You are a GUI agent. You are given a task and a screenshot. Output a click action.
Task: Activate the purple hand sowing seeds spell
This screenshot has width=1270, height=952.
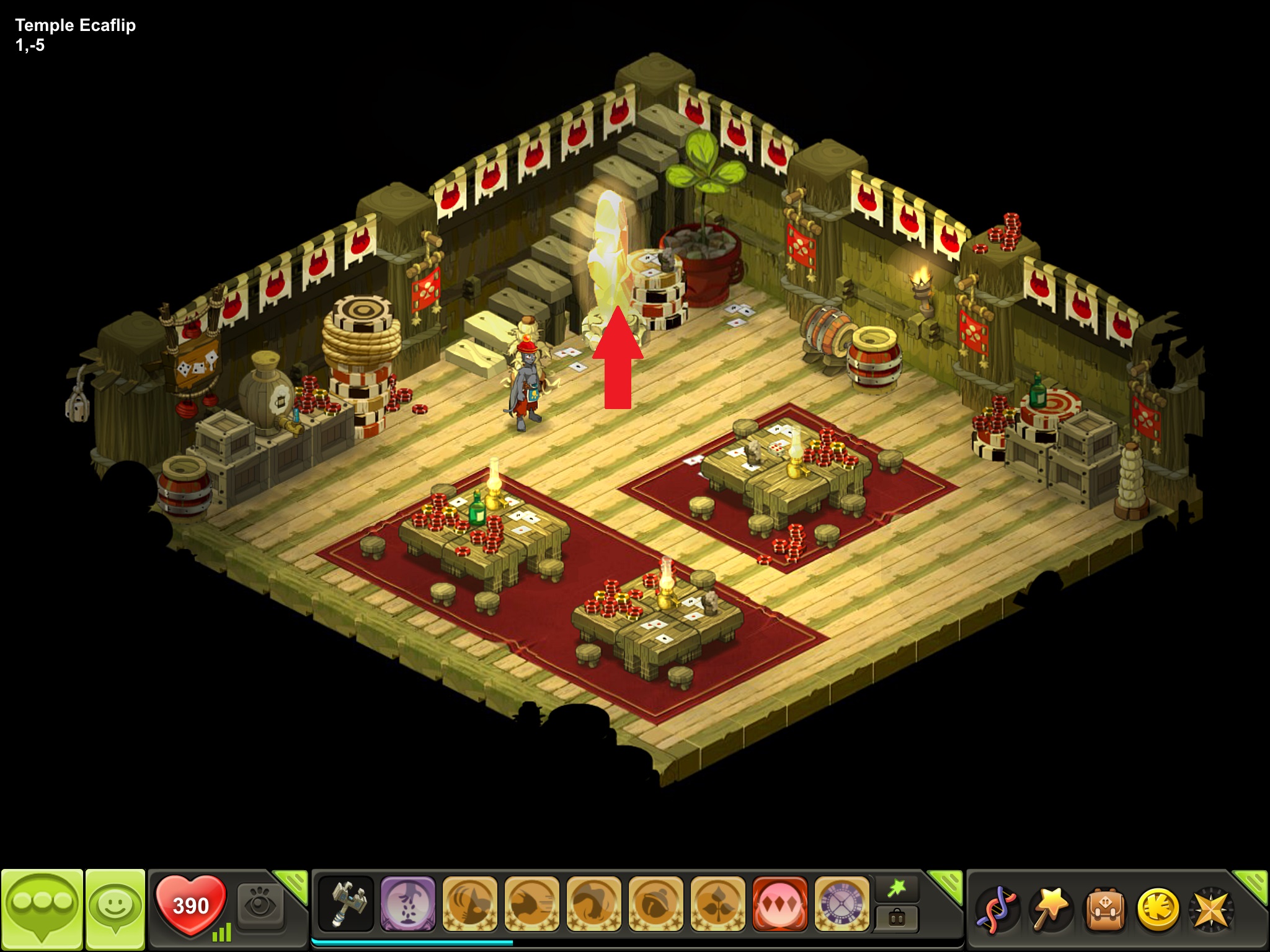coord(407,904)
